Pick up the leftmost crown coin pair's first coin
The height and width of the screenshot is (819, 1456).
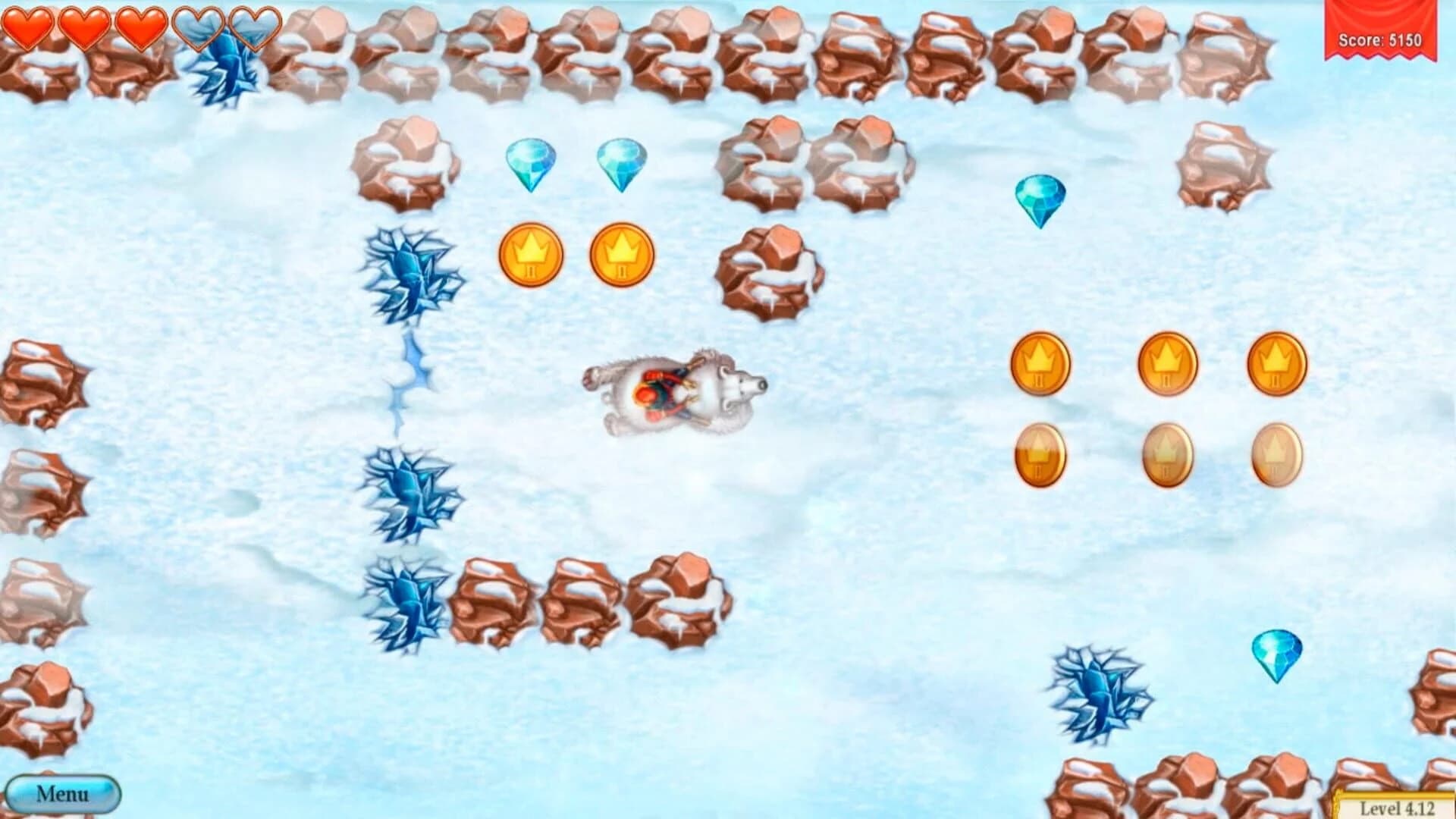pyautogui.click(x=531, y=255)
